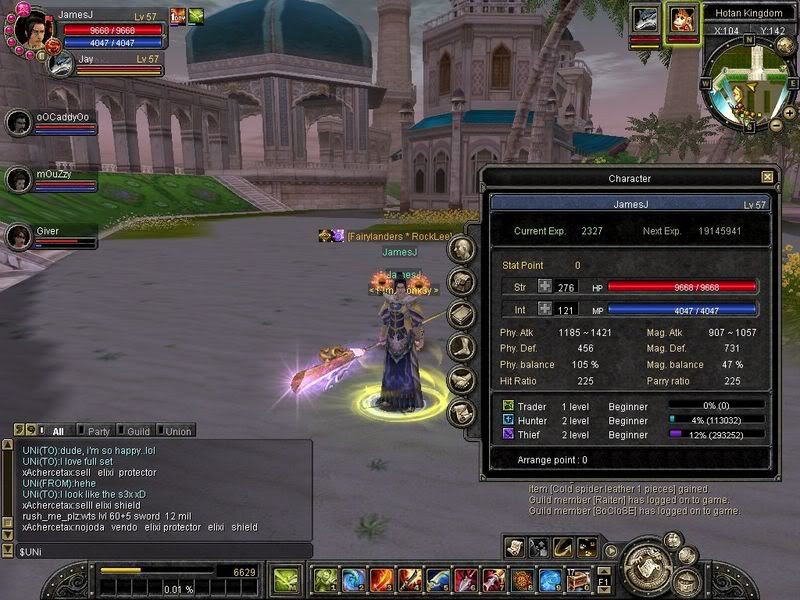Switch chat to the Party tab
The image size is (800, 600).
coord(98,431)
